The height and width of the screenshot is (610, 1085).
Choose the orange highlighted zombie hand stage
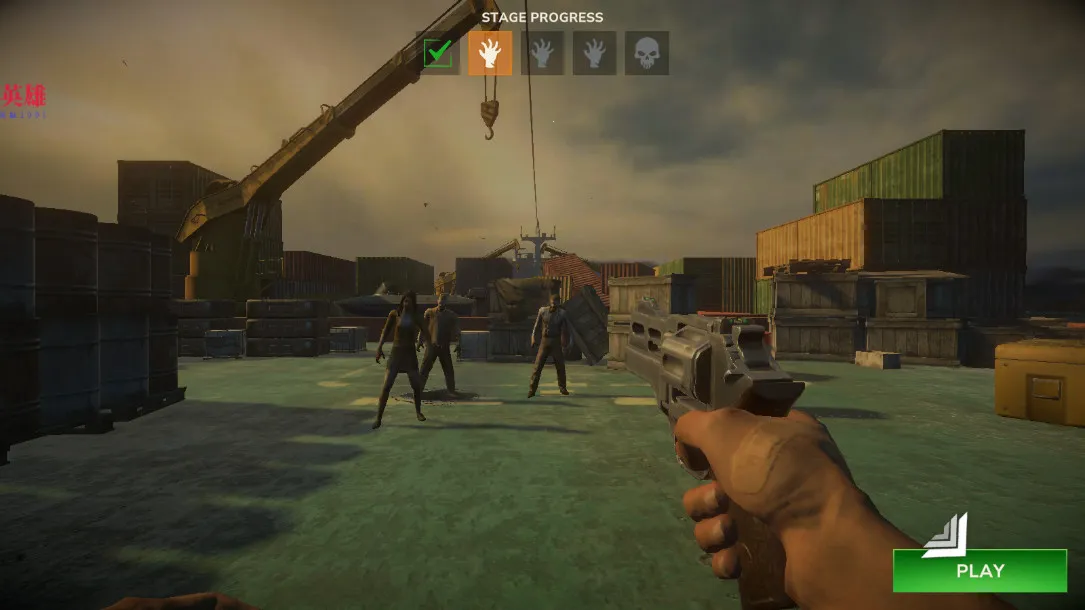(x=490, y=53)
